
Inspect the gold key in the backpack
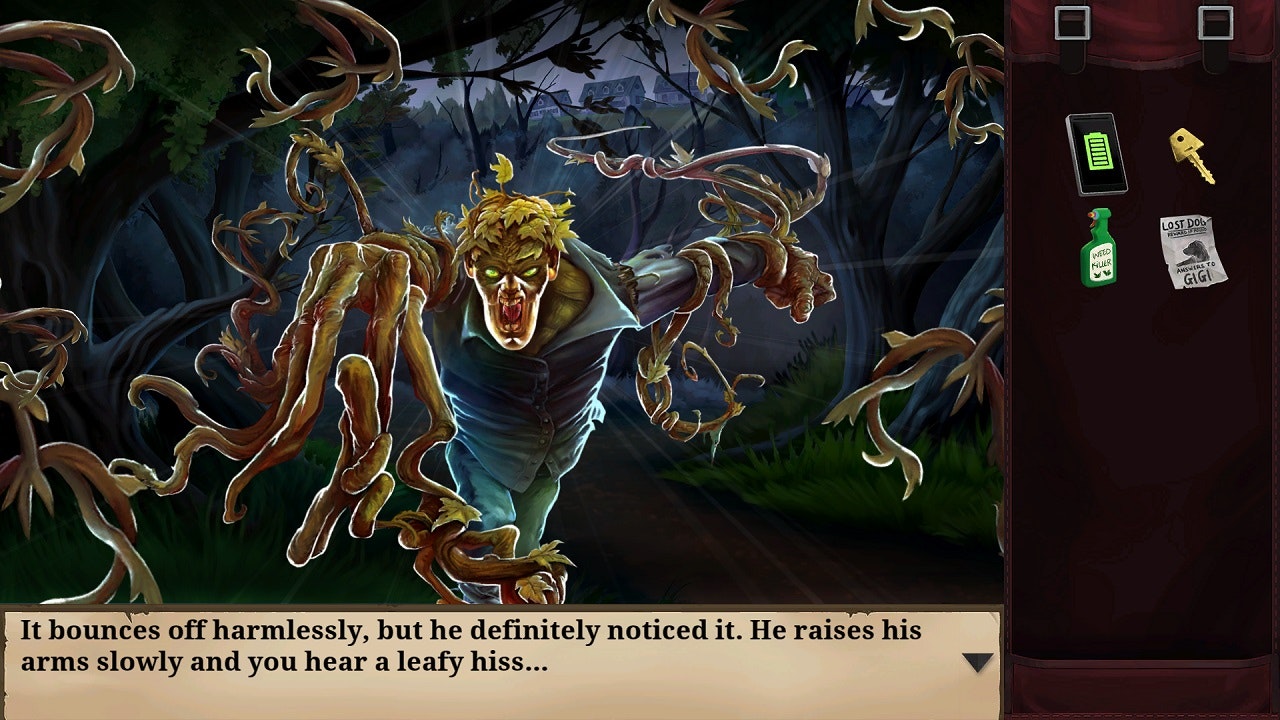(x=1191, y=155)
